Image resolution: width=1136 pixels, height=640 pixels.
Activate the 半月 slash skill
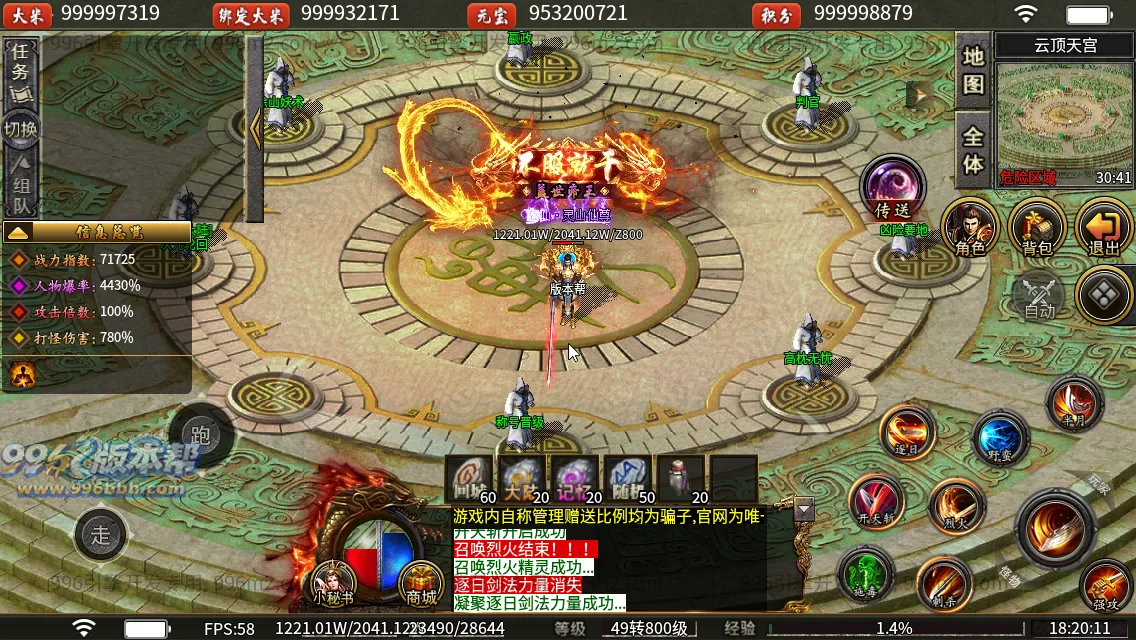point(1074,402)
